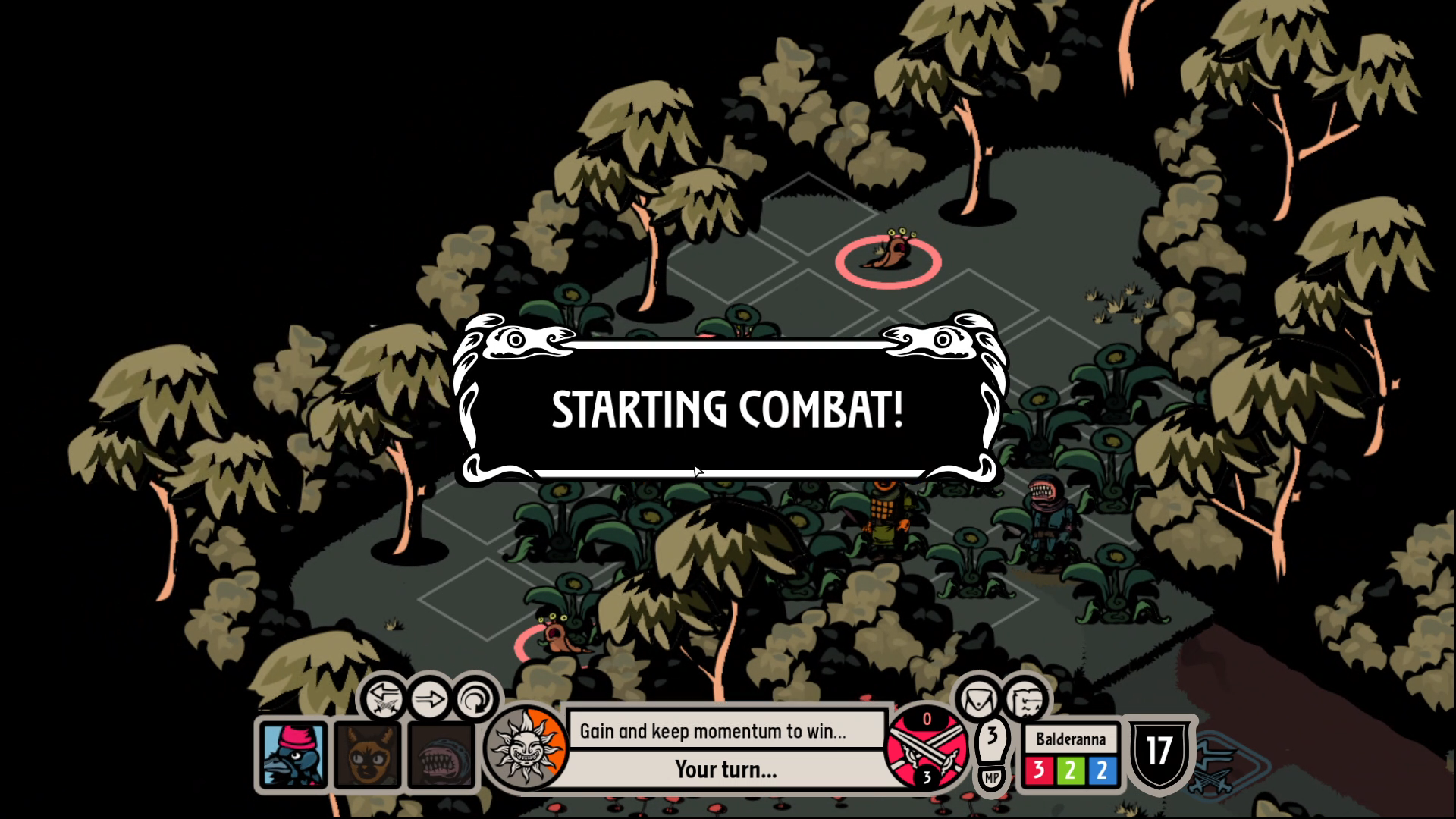Select the snail enemy with red ring
1456x819 pixels.
point(889,256)
